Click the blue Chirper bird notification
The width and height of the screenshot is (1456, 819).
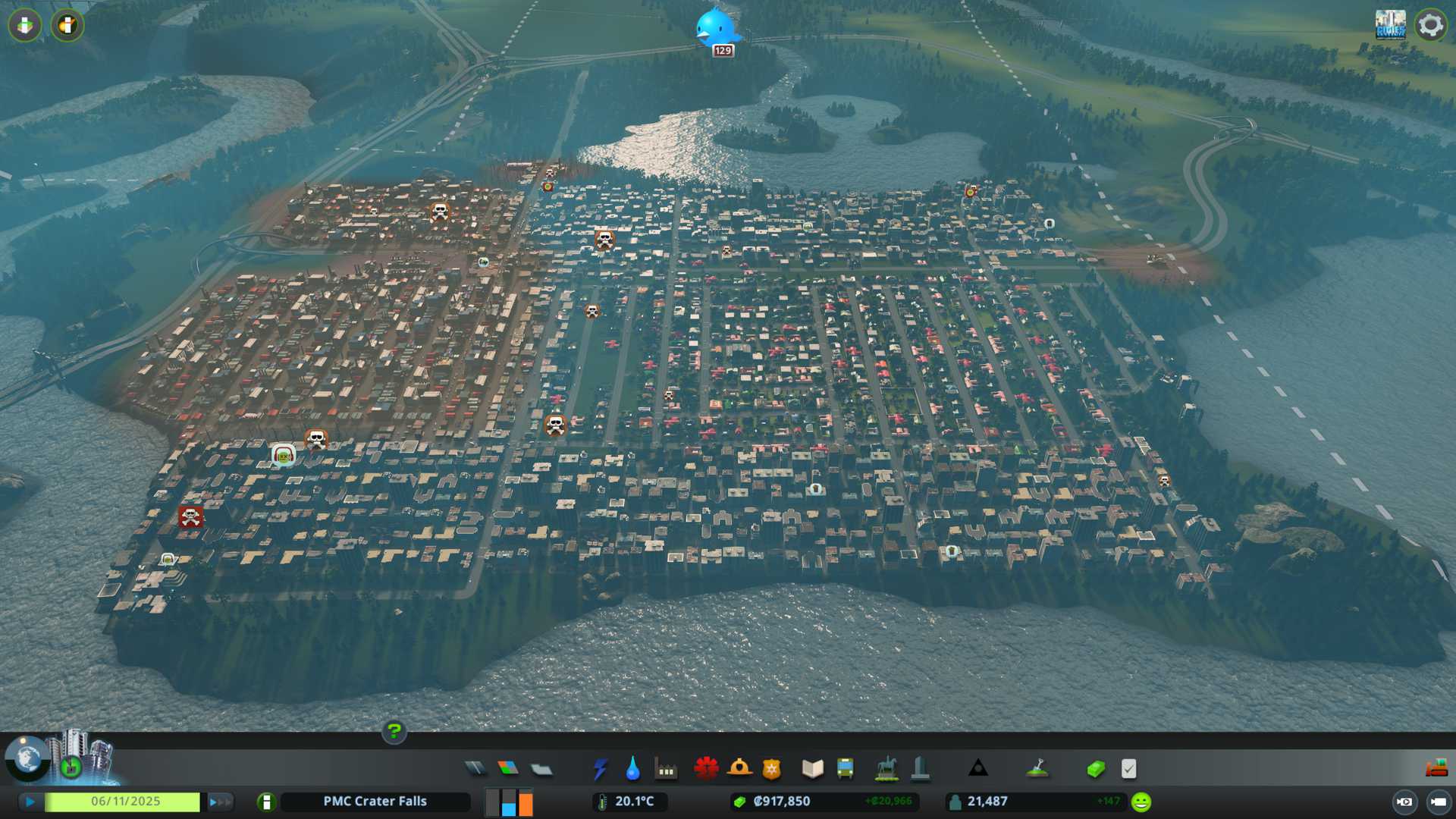pyautogui.click(x=715, y=27)
